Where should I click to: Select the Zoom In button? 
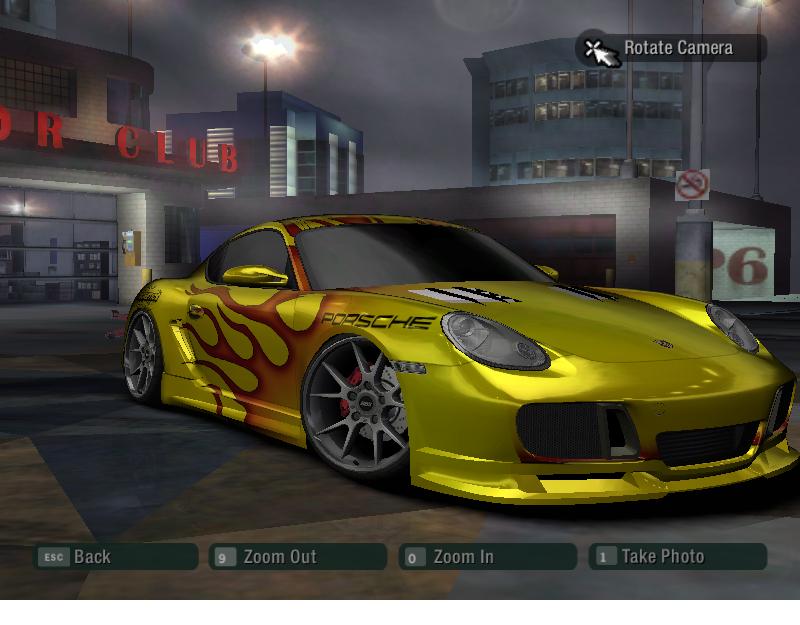click(486, 557)
